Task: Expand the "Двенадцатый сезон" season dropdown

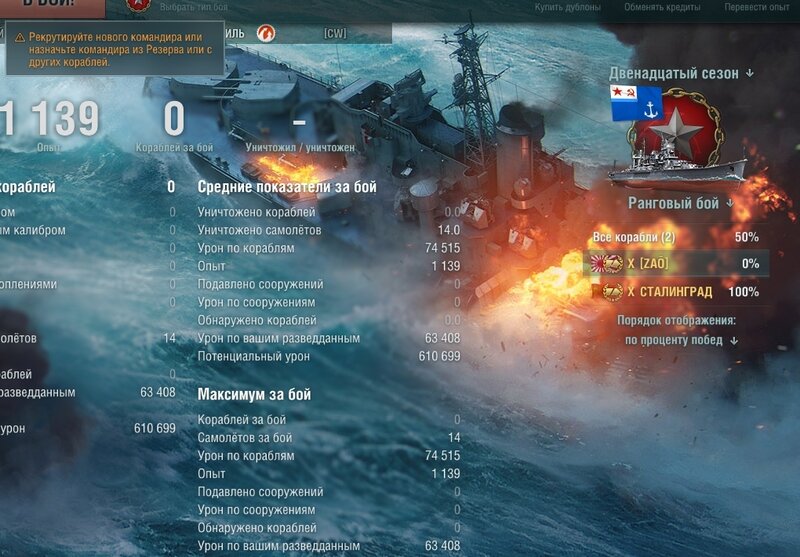Action: 682,73
